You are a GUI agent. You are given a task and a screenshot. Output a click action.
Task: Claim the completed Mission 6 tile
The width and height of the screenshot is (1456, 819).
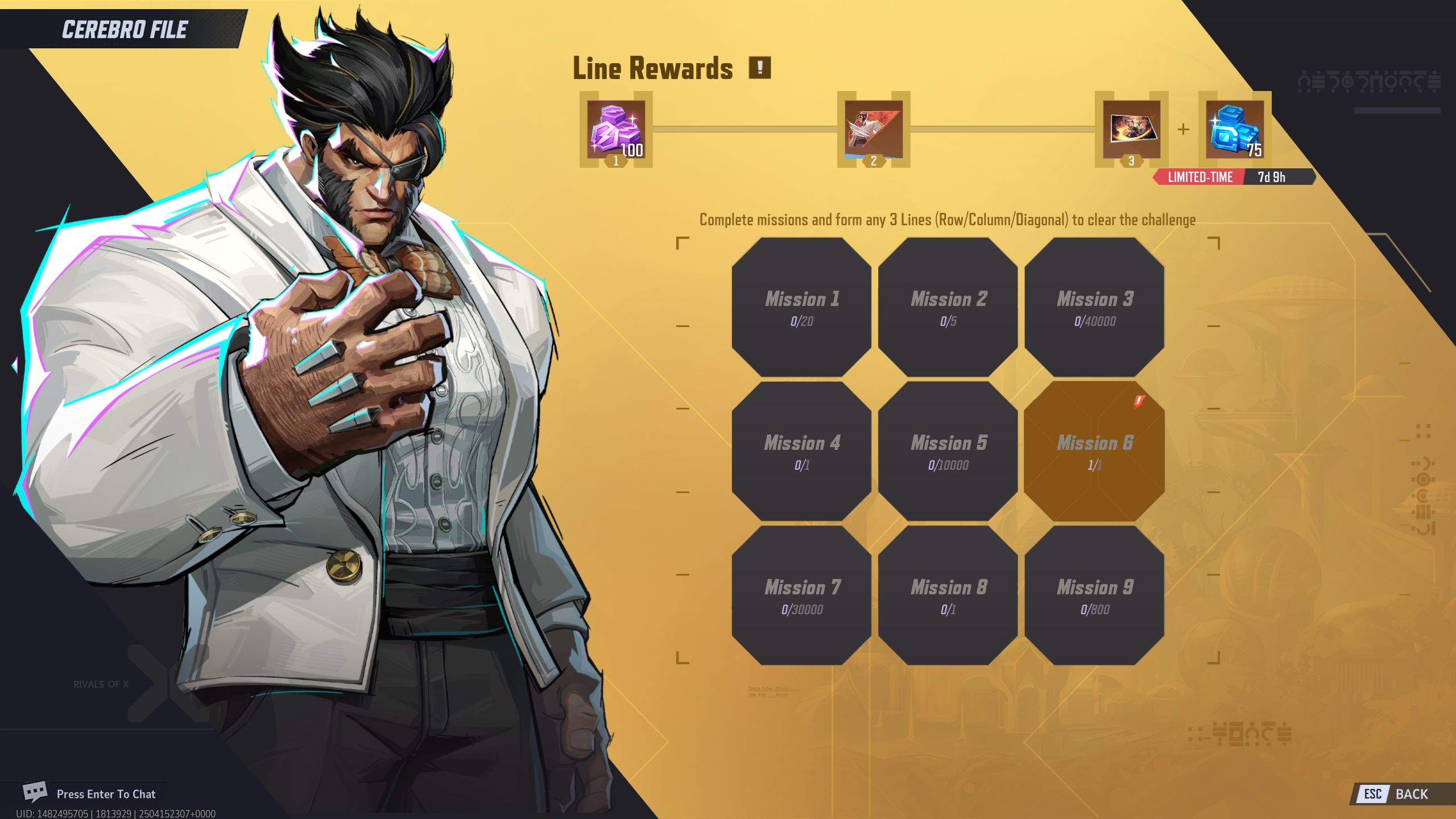1094,451
